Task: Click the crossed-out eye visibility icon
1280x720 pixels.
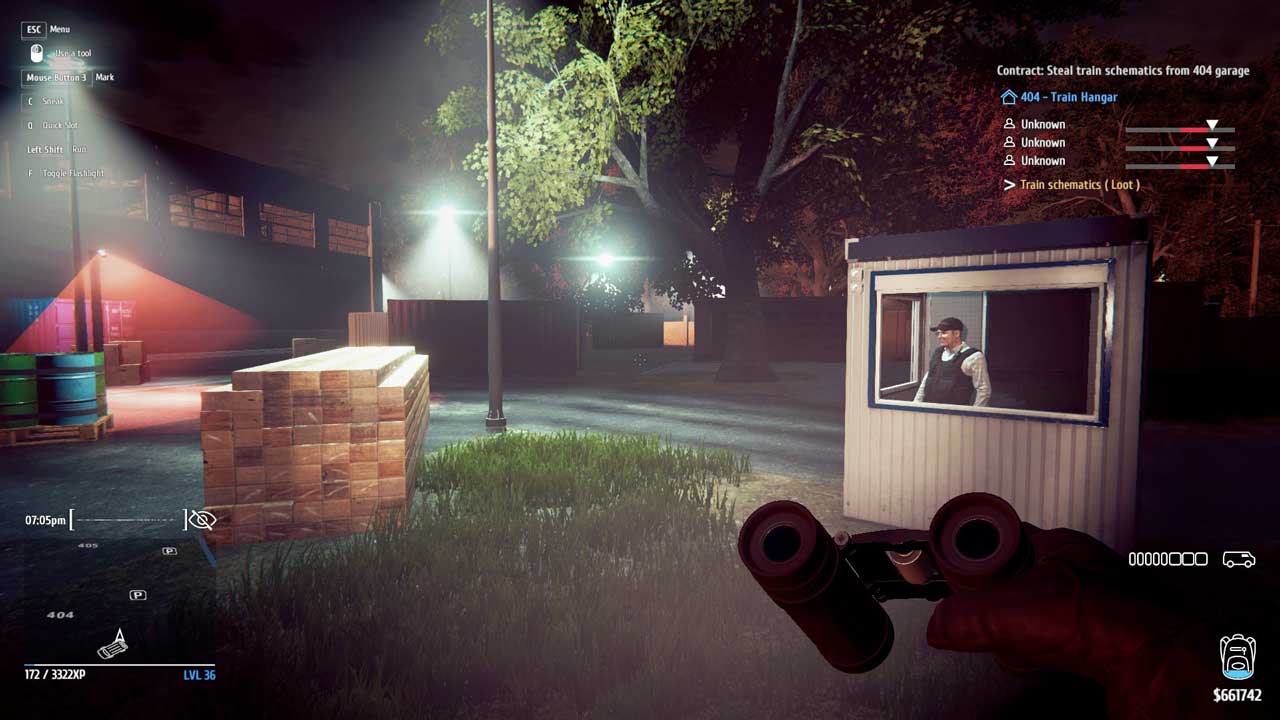Action: [202, 520]
